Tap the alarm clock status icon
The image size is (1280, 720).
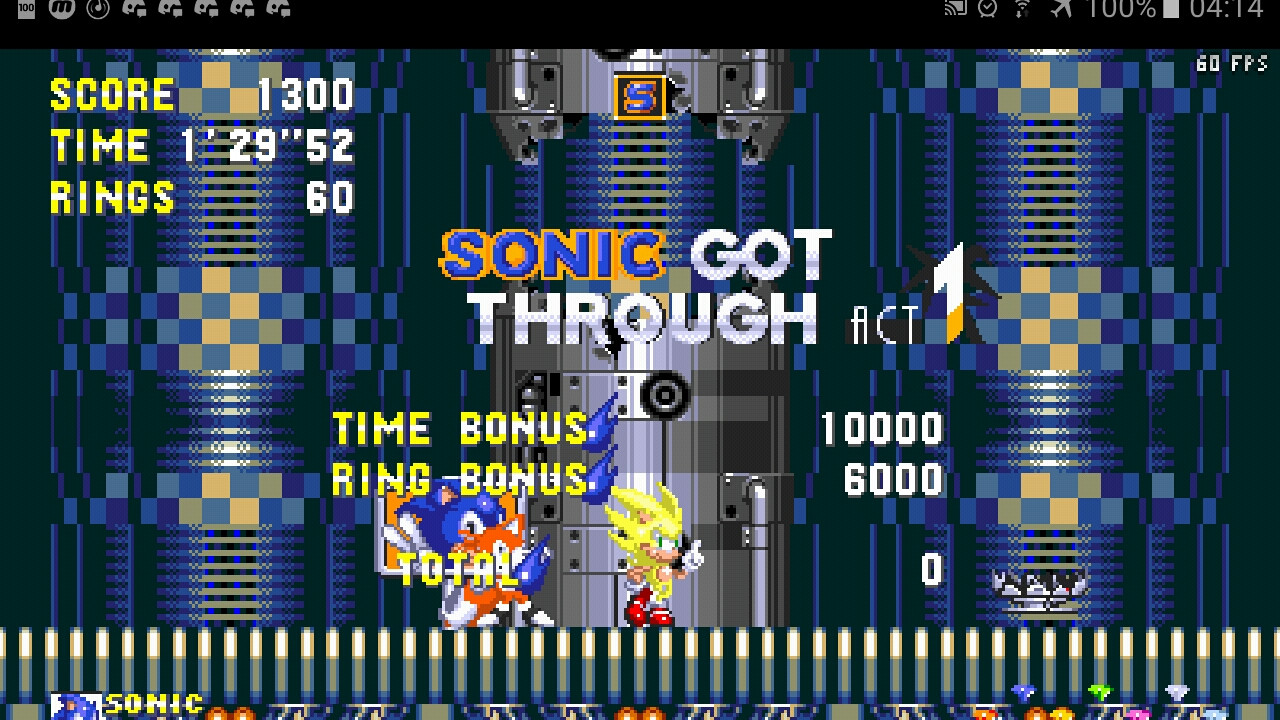(990, 10)
